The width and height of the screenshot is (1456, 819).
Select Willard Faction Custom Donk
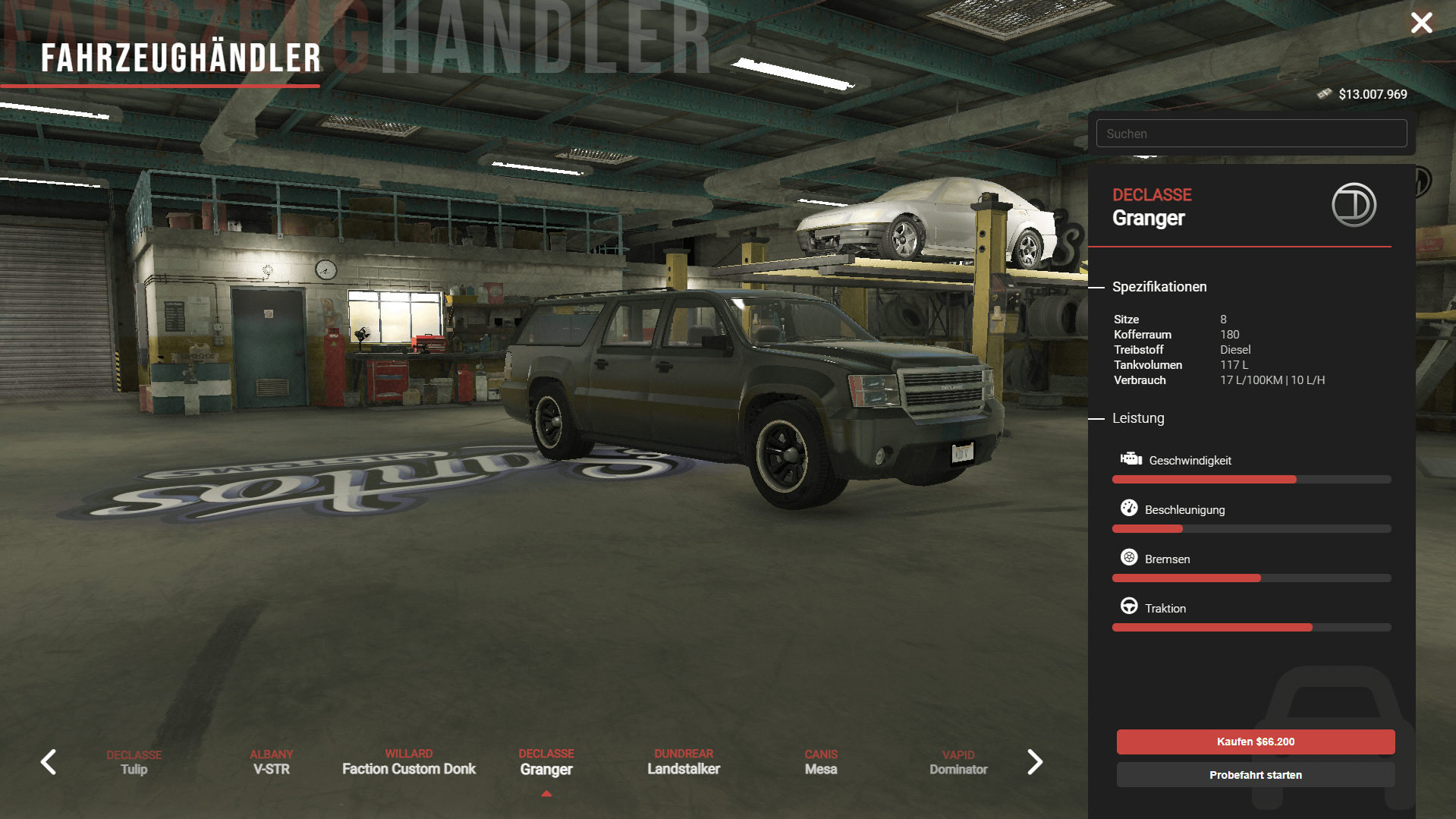click(409, 762)
